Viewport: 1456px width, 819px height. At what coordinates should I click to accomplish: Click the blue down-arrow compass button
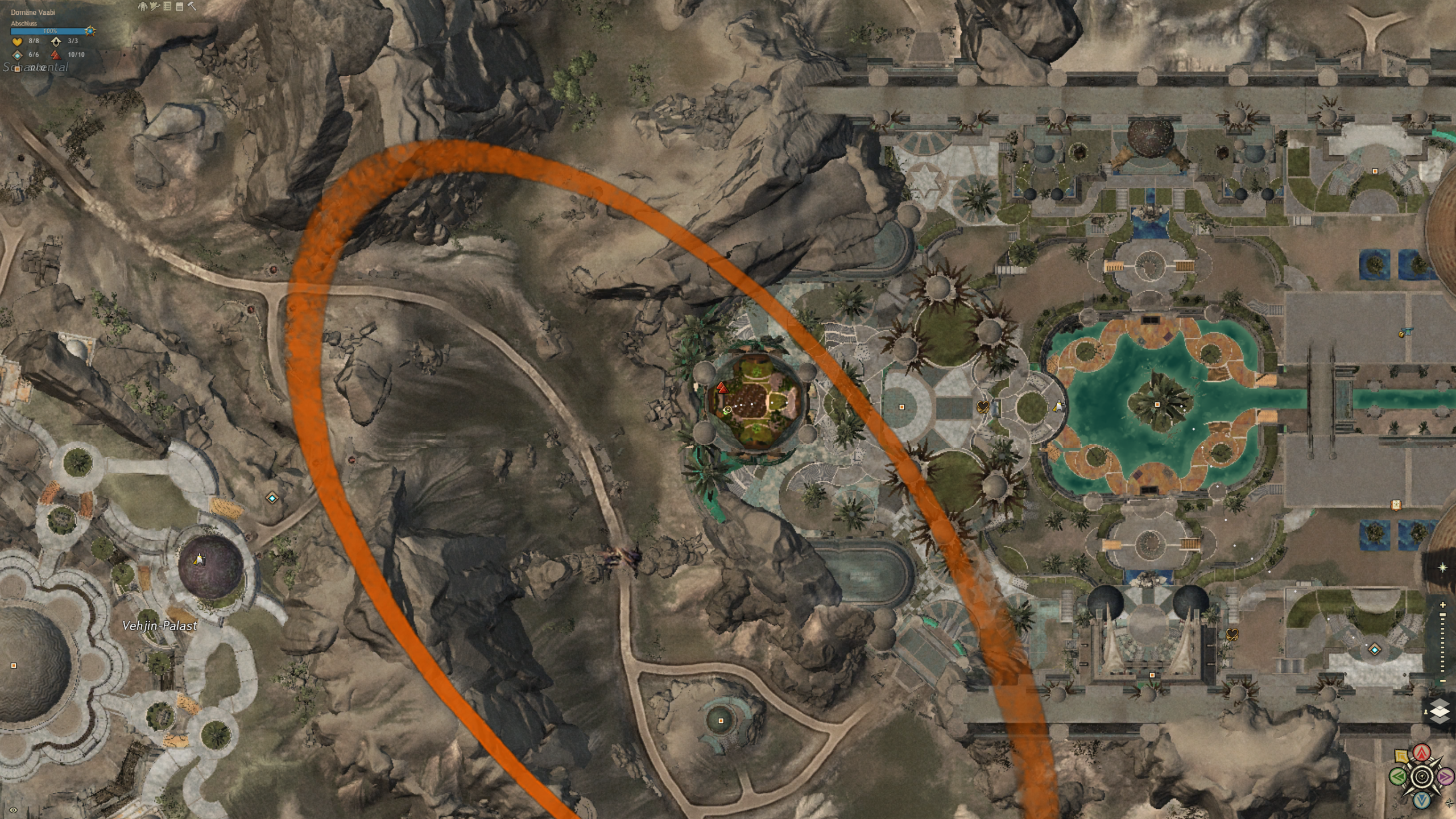[x=1422, y=800]
